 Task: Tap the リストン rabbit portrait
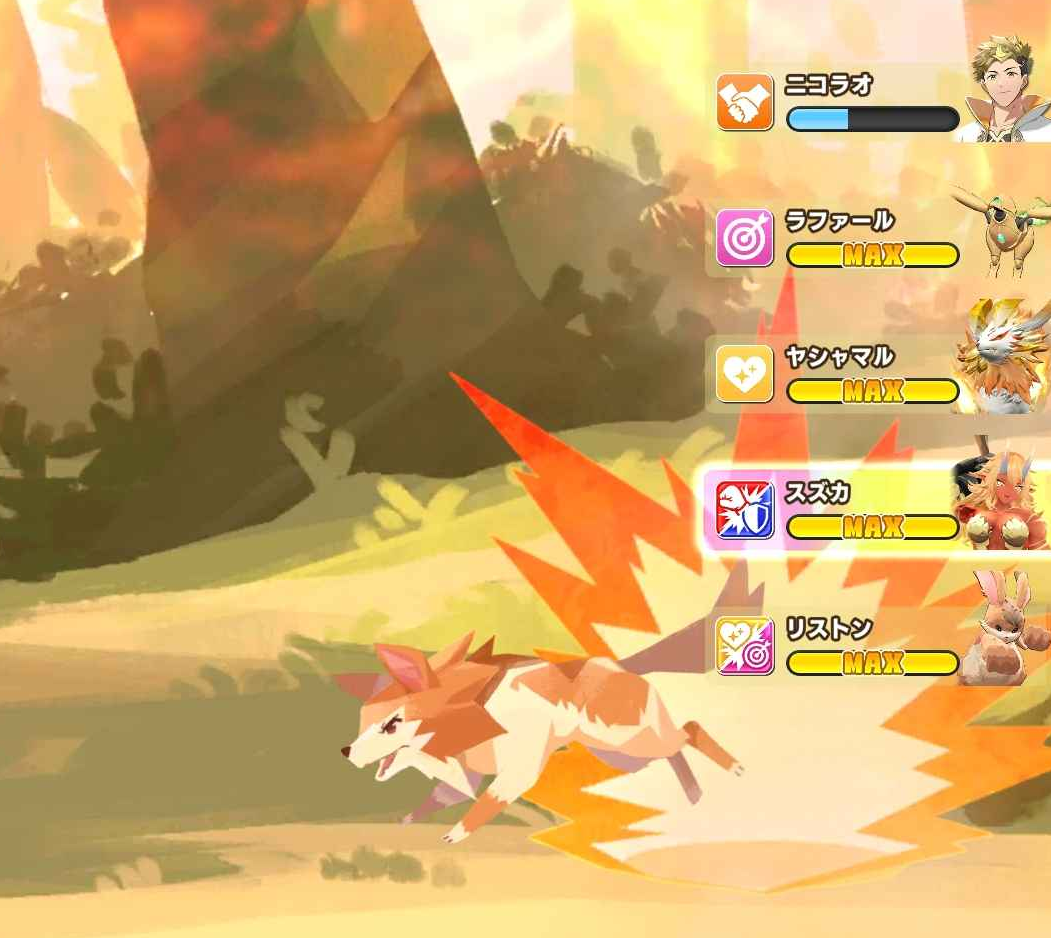point(1005,632)
